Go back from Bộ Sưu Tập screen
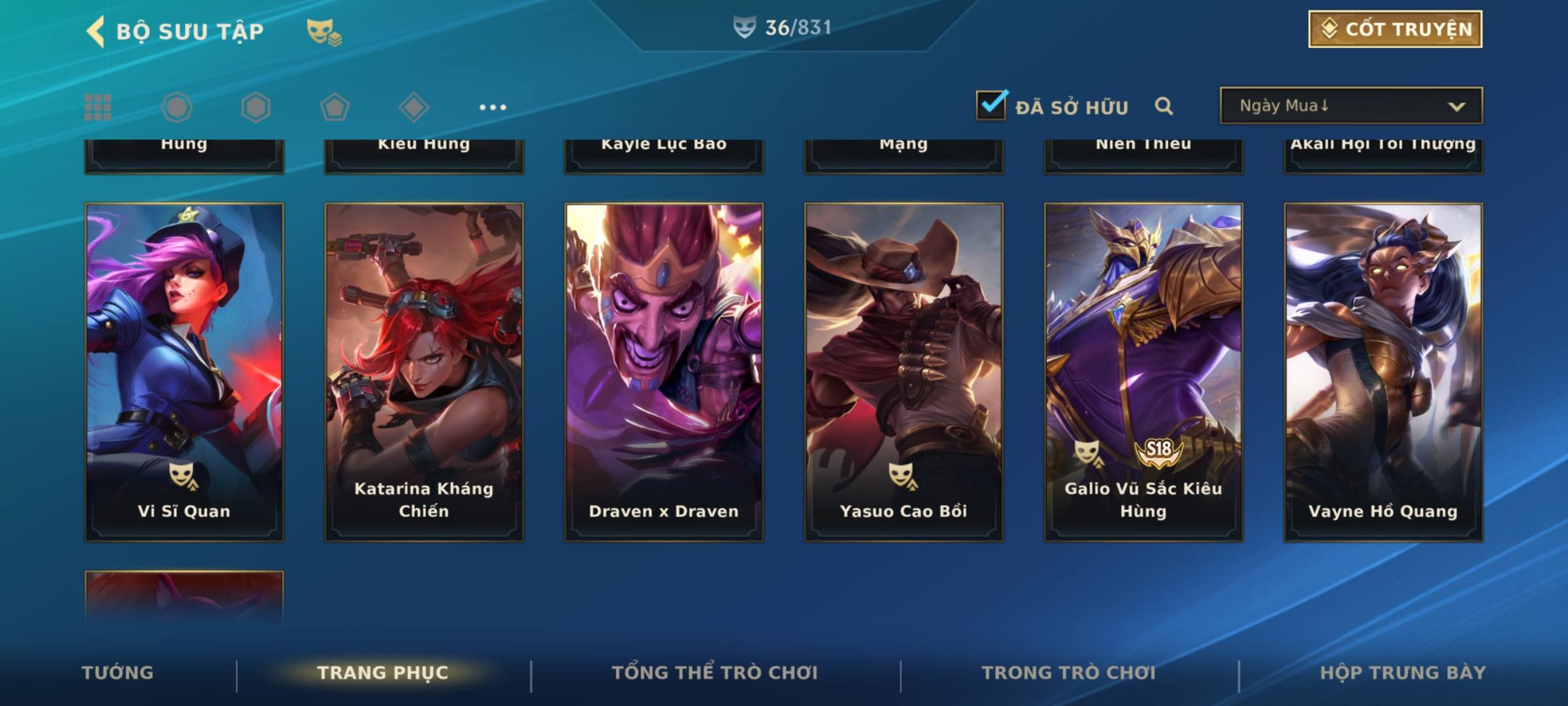The image size is (1568, 706). click(x=96, y=31)
